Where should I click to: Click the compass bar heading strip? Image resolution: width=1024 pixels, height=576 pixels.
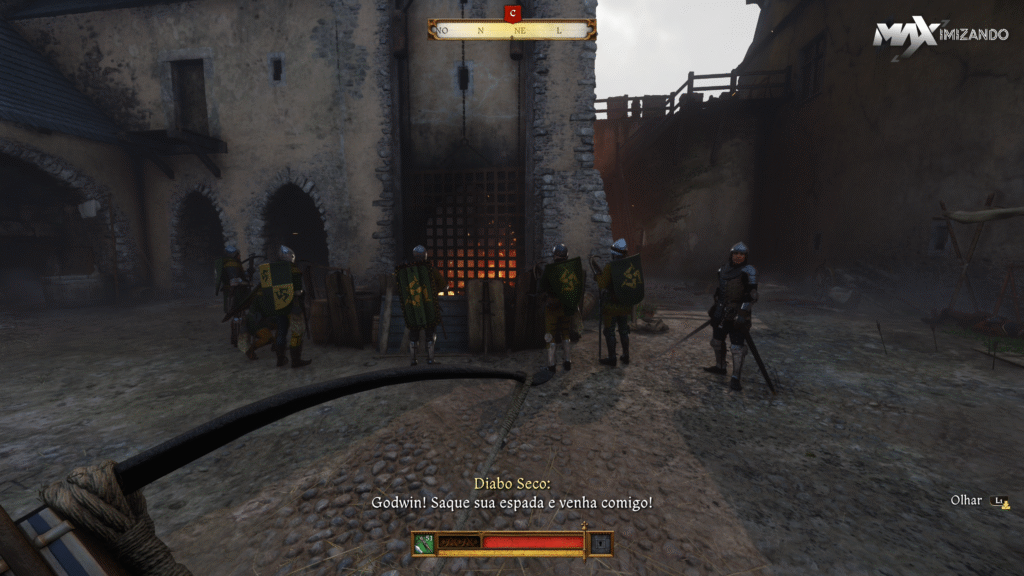coord(512,30)
